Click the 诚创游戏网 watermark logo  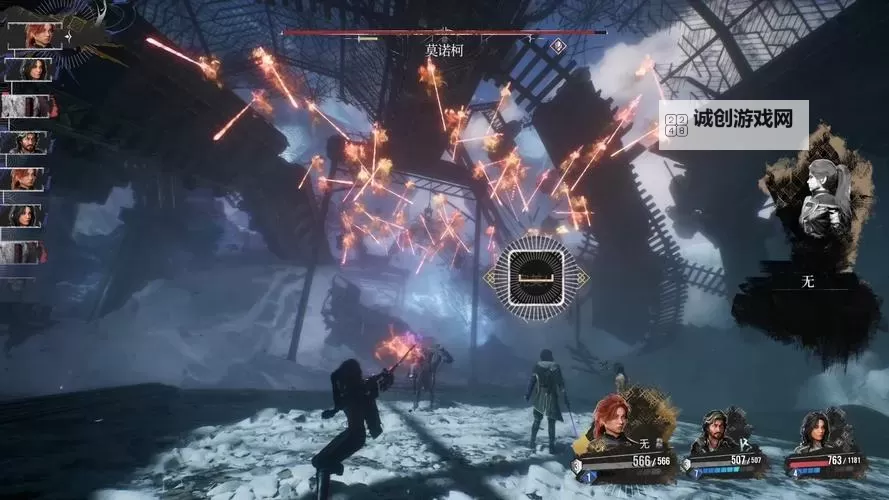click(733, 125)
